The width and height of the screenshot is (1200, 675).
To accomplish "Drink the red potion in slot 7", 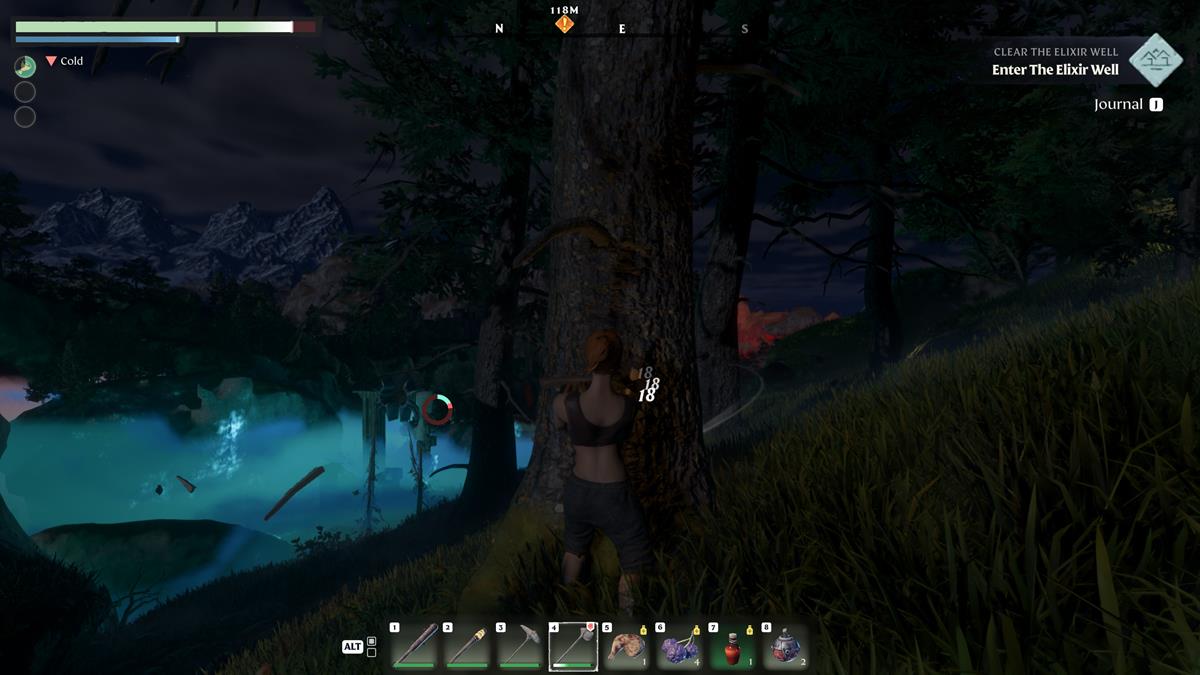I will [x=732, y=647].
